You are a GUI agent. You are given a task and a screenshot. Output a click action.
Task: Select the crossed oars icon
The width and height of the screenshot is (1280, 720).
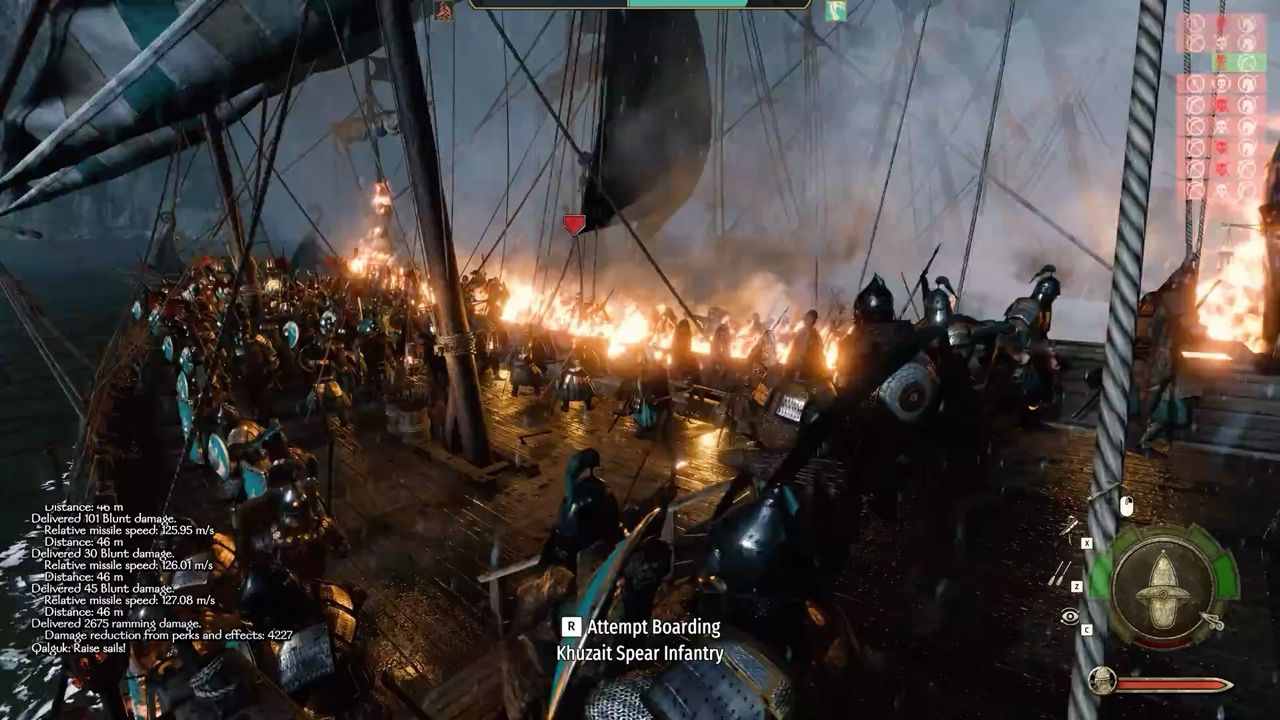(x=1059, y=573)
